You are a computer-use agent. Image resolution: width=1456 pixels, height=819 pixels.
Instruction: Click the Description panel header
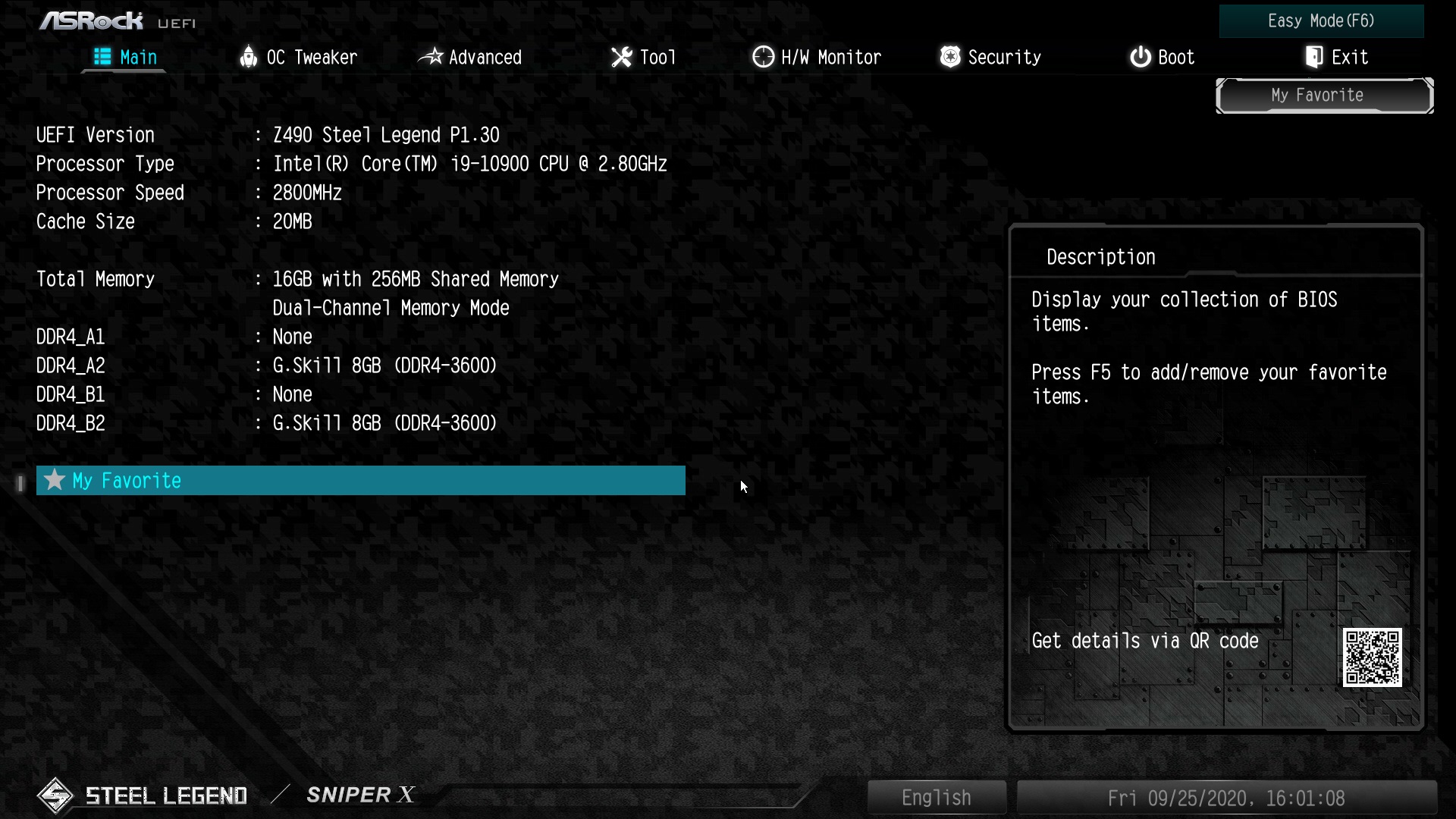point(1101,256)
